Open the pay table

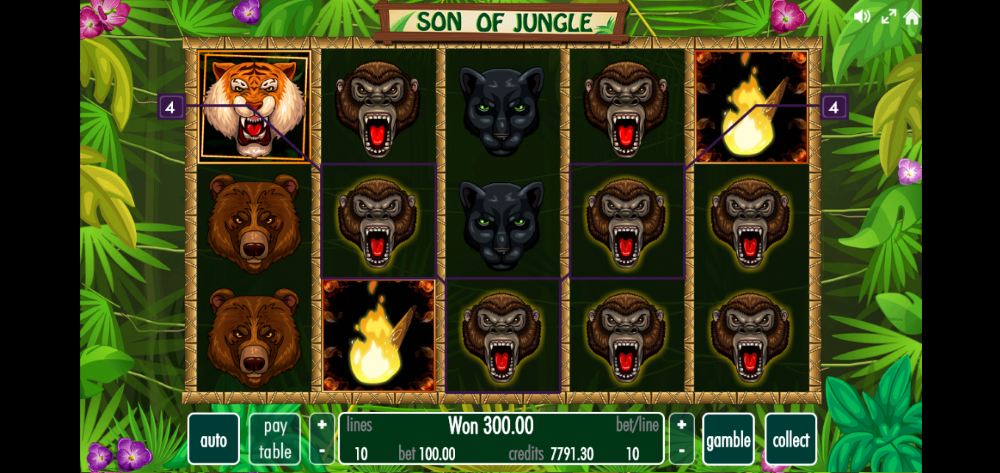(x=275, y=440)
